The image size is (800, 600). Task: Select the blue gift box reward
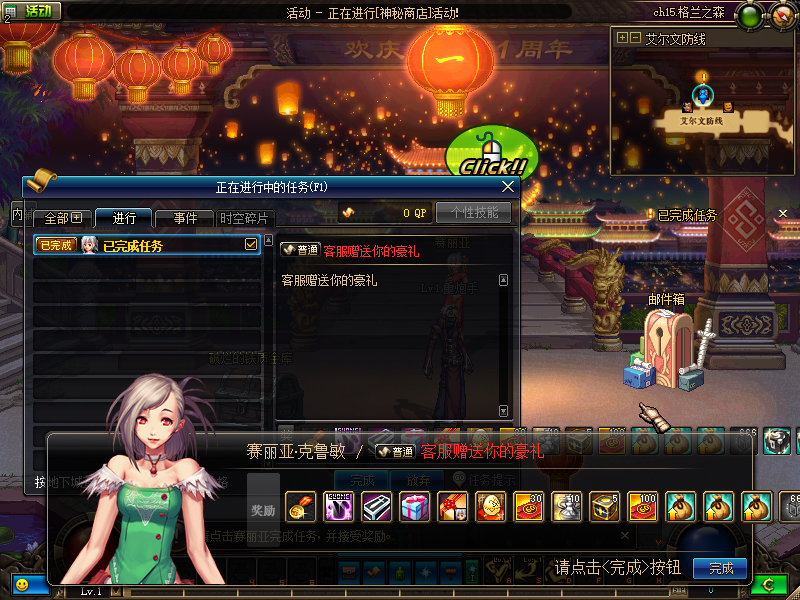413,507
